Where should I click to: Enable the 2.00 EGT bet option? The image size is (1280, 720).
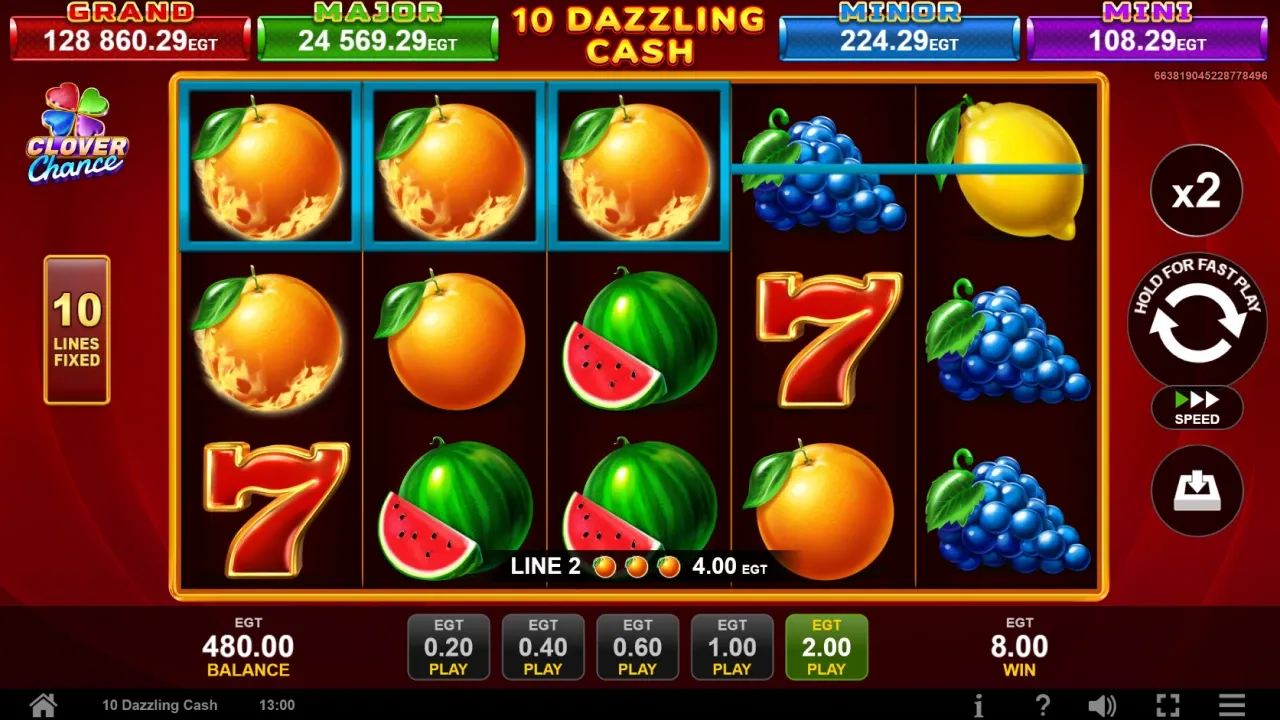pyautogui.click(x=827, y=647)
